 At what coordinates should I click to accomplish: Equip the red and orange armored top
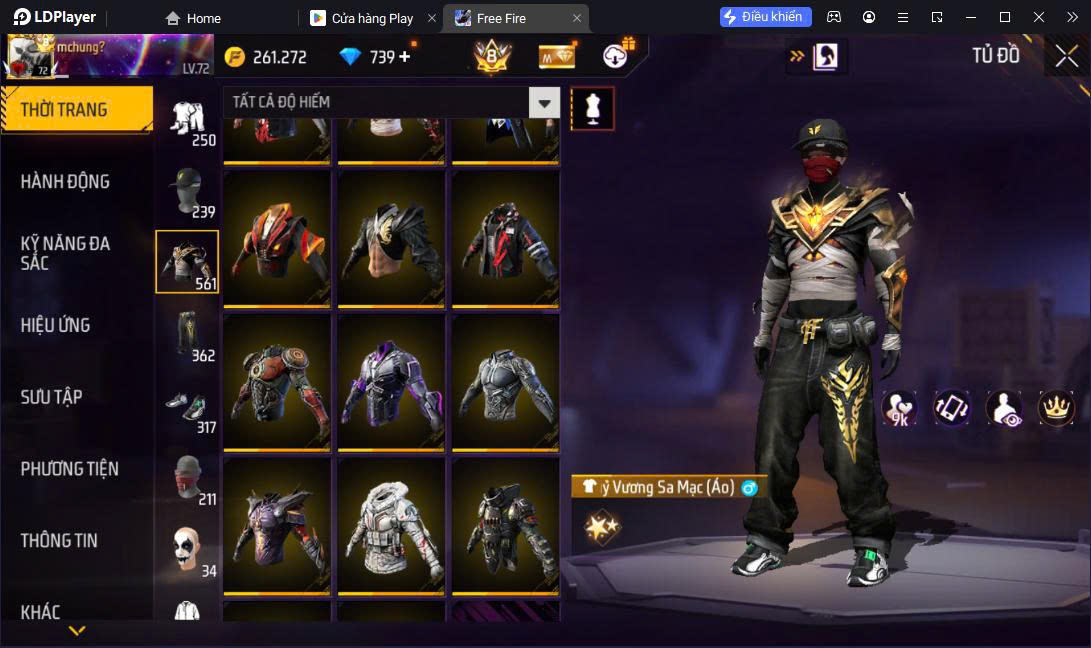277,239
